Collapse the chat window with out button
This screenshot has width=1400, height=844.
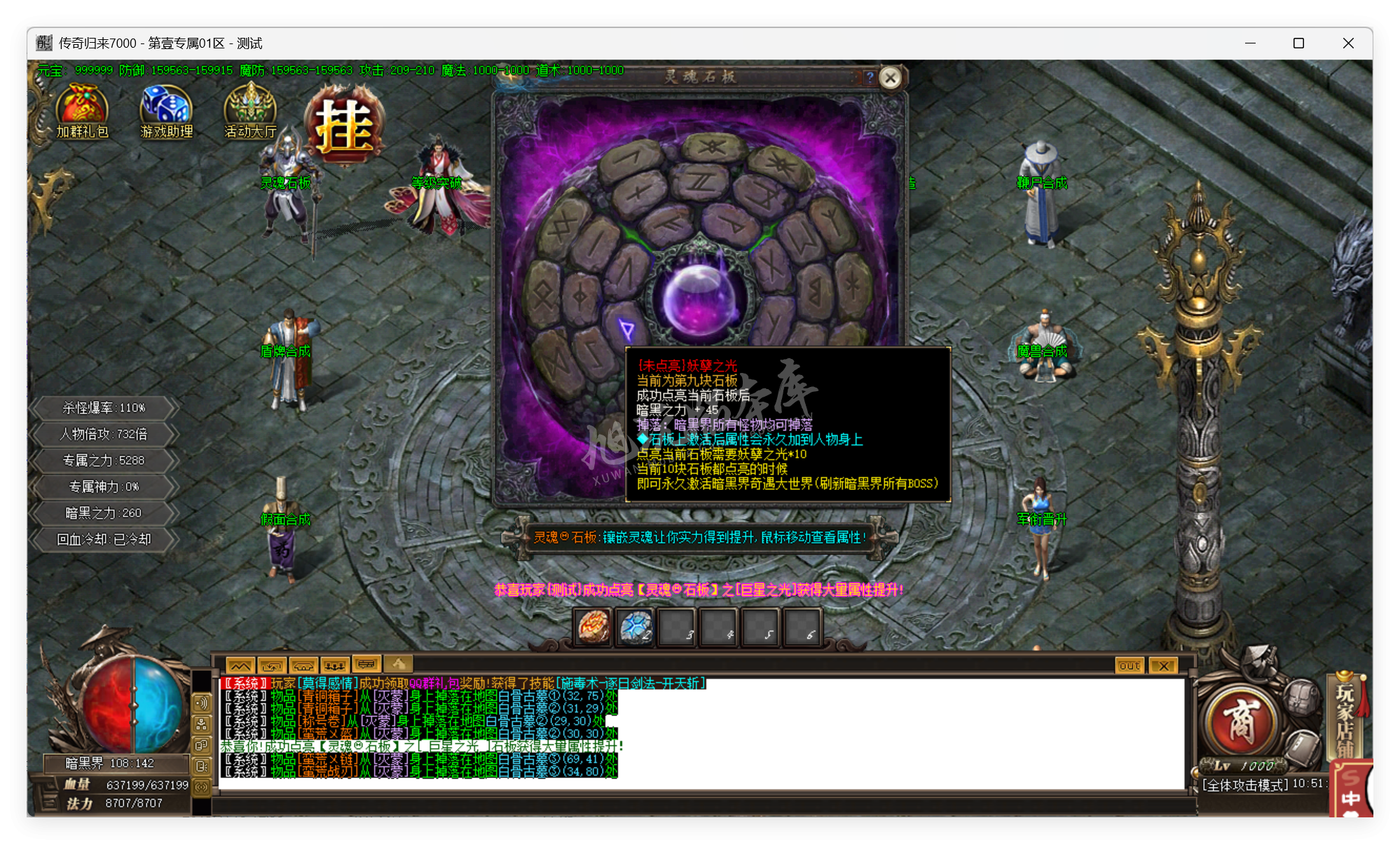coord(1128,665)
